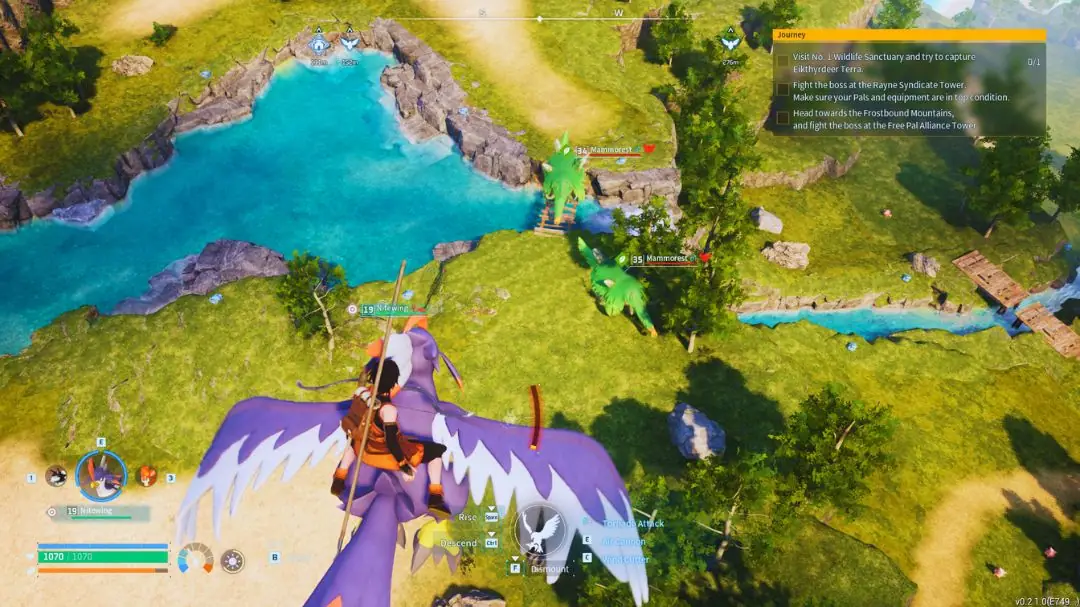This screenshot has width=1080, height=607.
Task: Click the home base marker on the compass
Action: point(319,44)
